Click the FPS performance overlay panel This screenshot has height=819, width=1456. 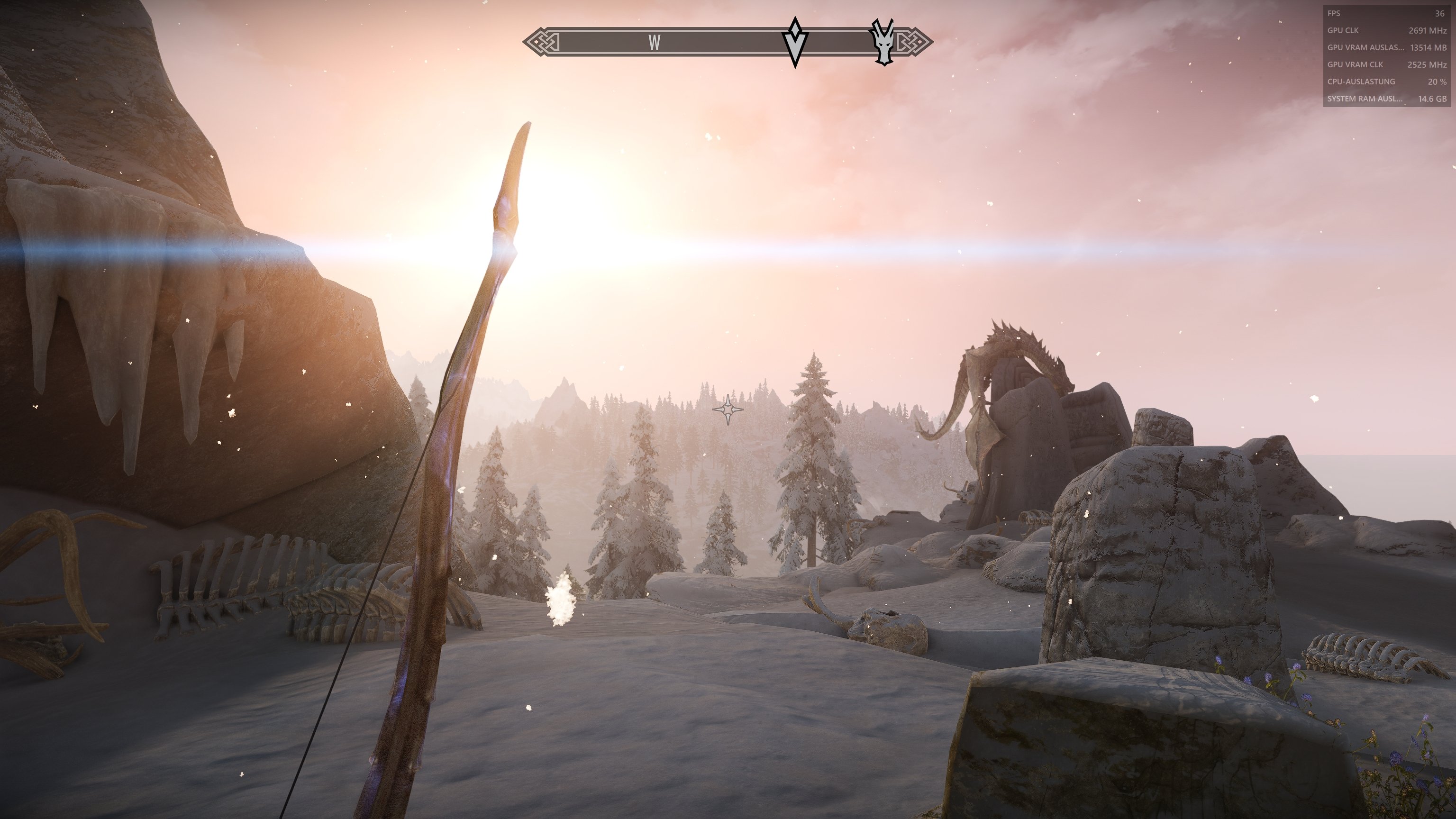pos(1386,55)
